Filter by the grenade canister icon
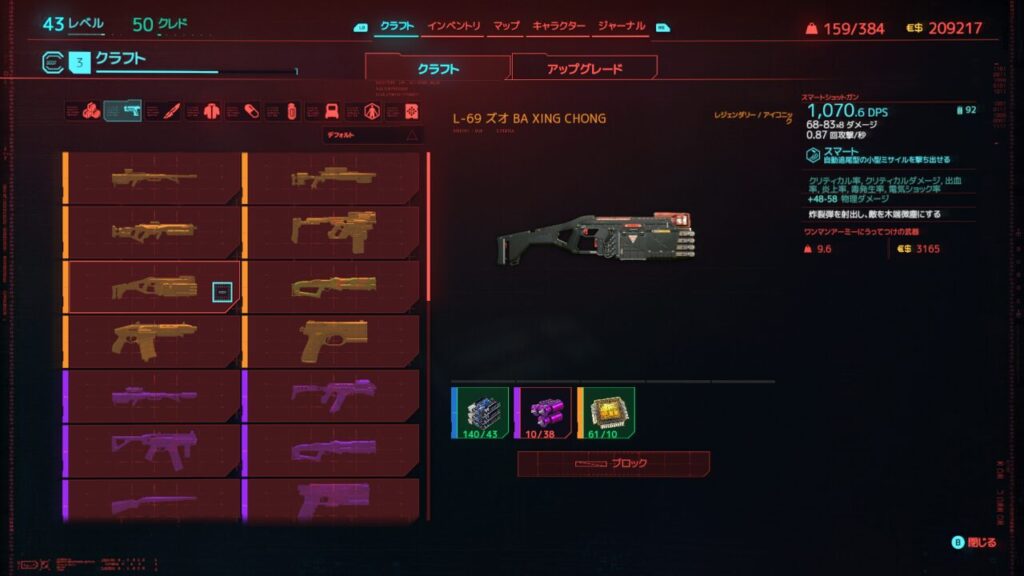This screenshot has width=1024, height=576. pyautogui.click(x=291, y=110)
